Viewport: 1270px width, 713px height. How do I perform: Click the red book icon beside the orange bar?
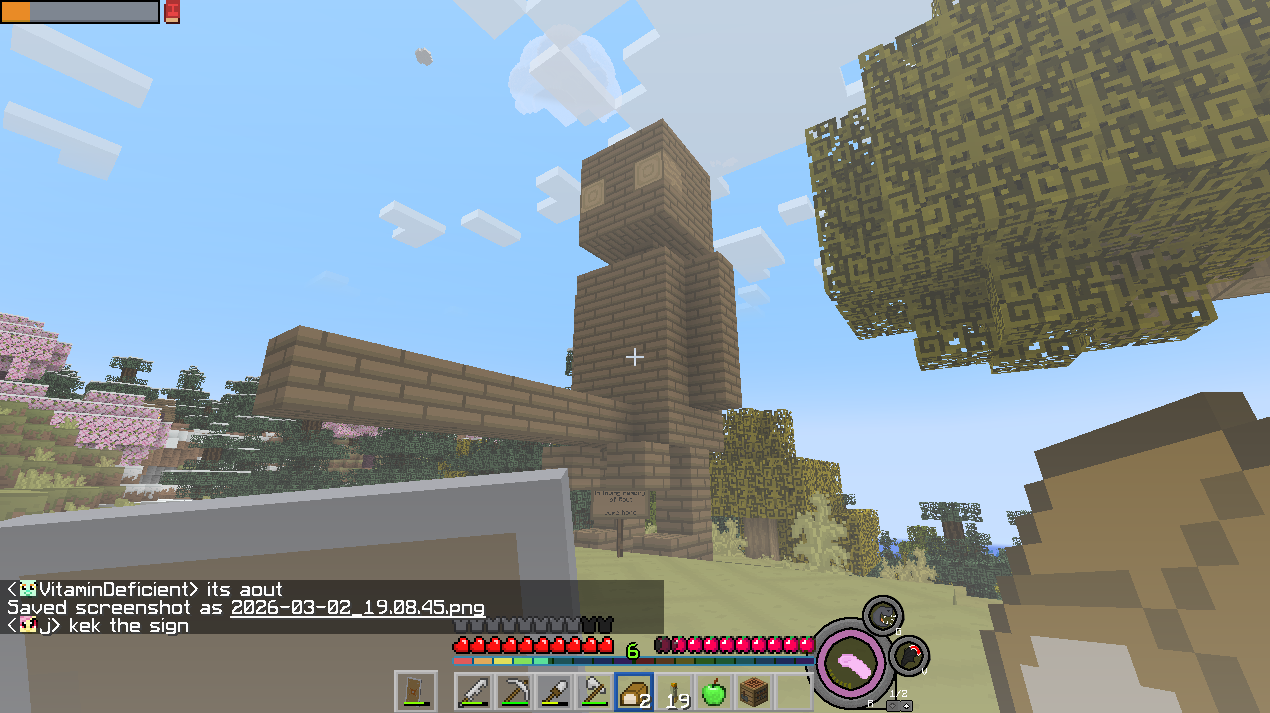172,12
